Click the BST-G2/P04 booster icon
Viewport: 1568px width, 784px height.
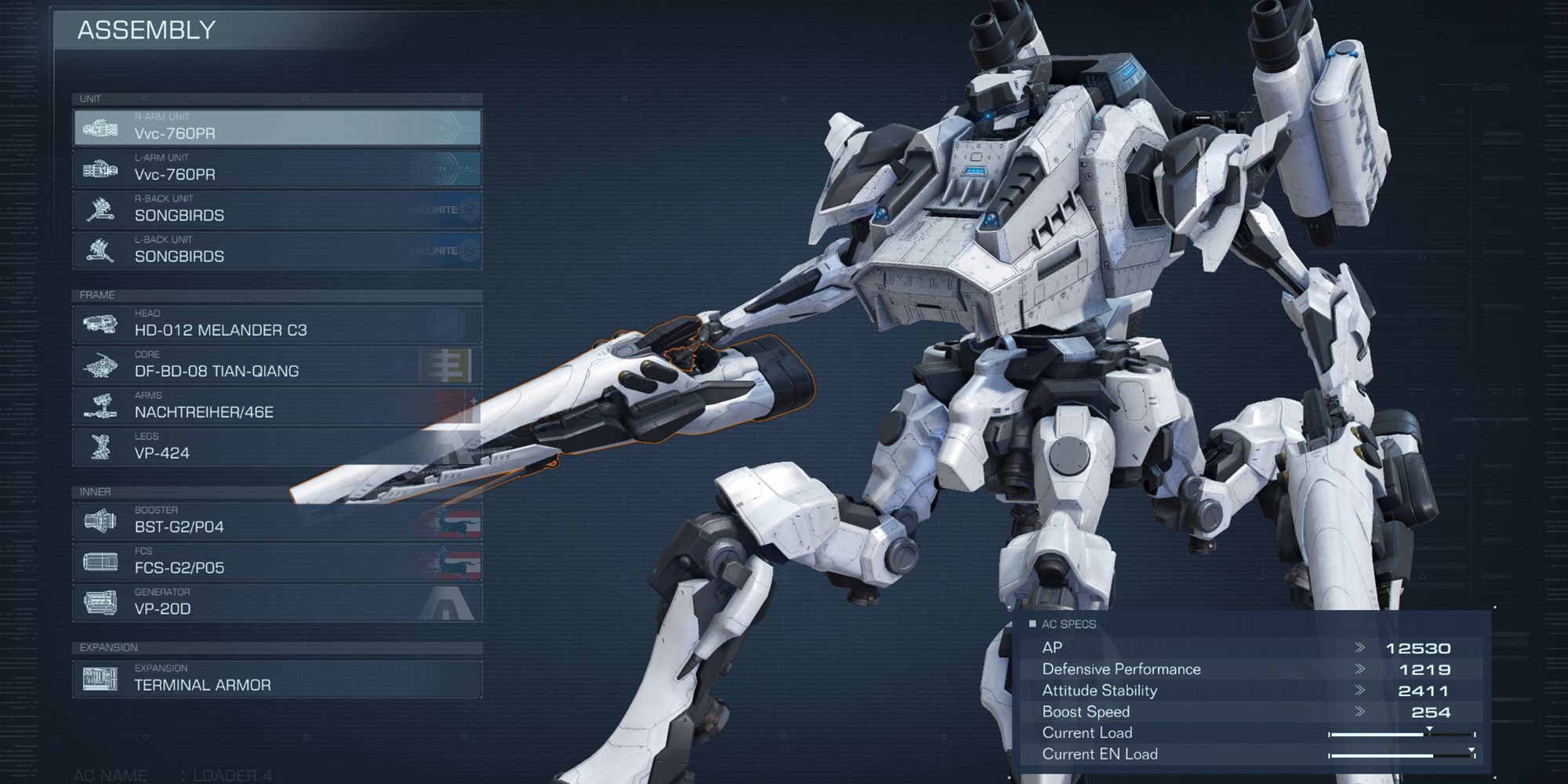[98, 522]
